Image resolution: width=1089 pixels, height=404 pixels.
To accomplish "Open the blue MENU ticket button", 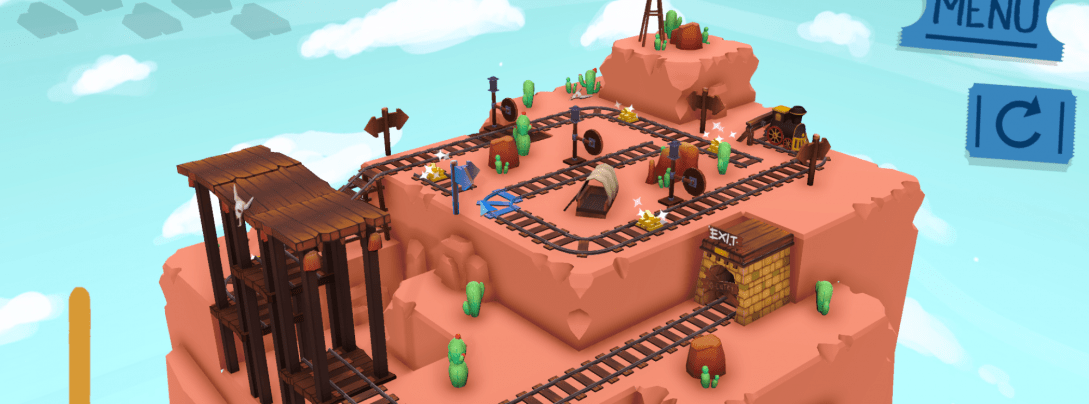I will [x=984, y=22].
